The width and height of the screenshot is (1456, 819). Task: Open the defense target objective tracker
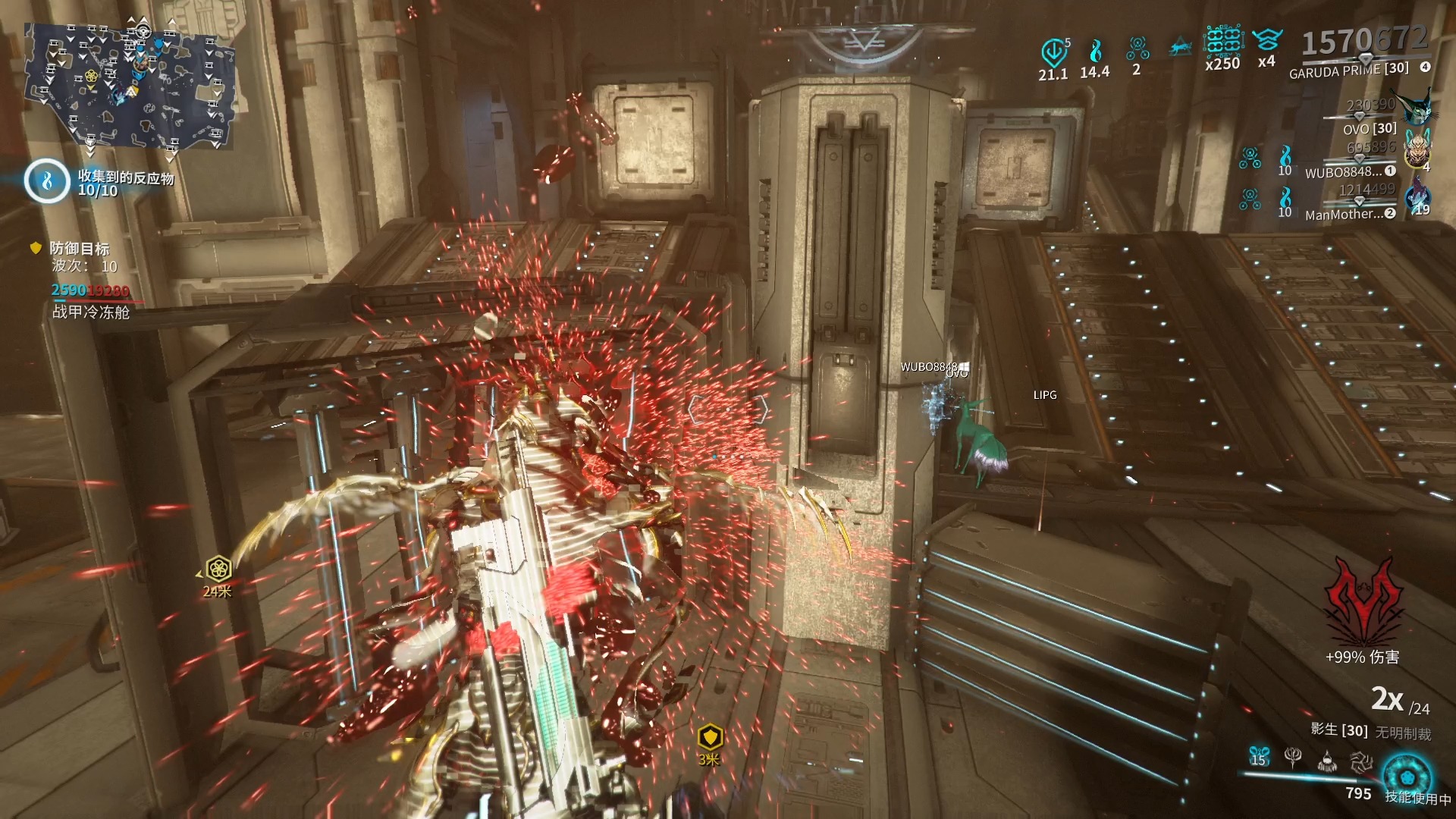point(80,249)
